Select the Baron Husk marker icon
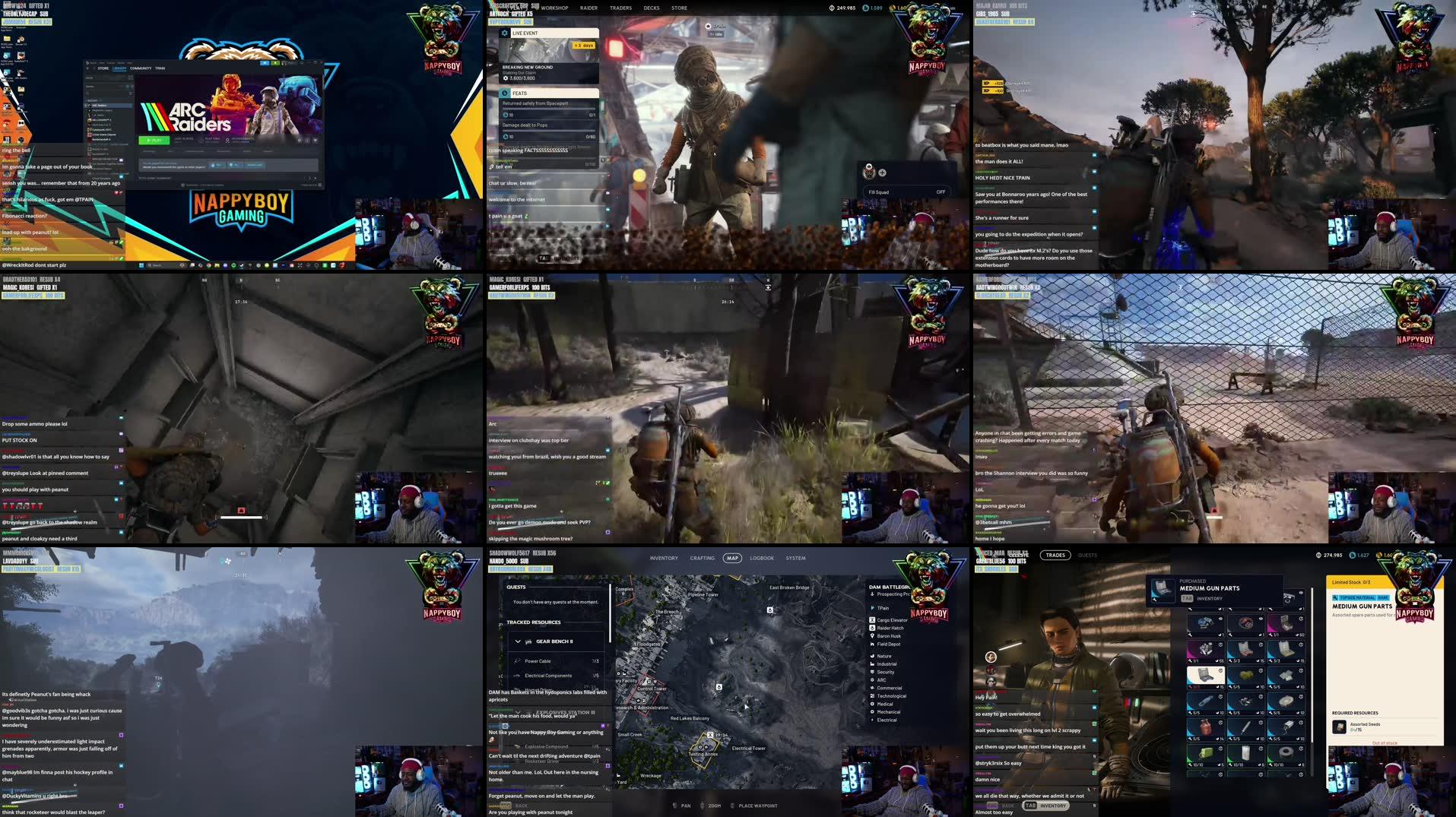Image resolution: width=1456 pixels, height=817 pixels. coord(872,636)
